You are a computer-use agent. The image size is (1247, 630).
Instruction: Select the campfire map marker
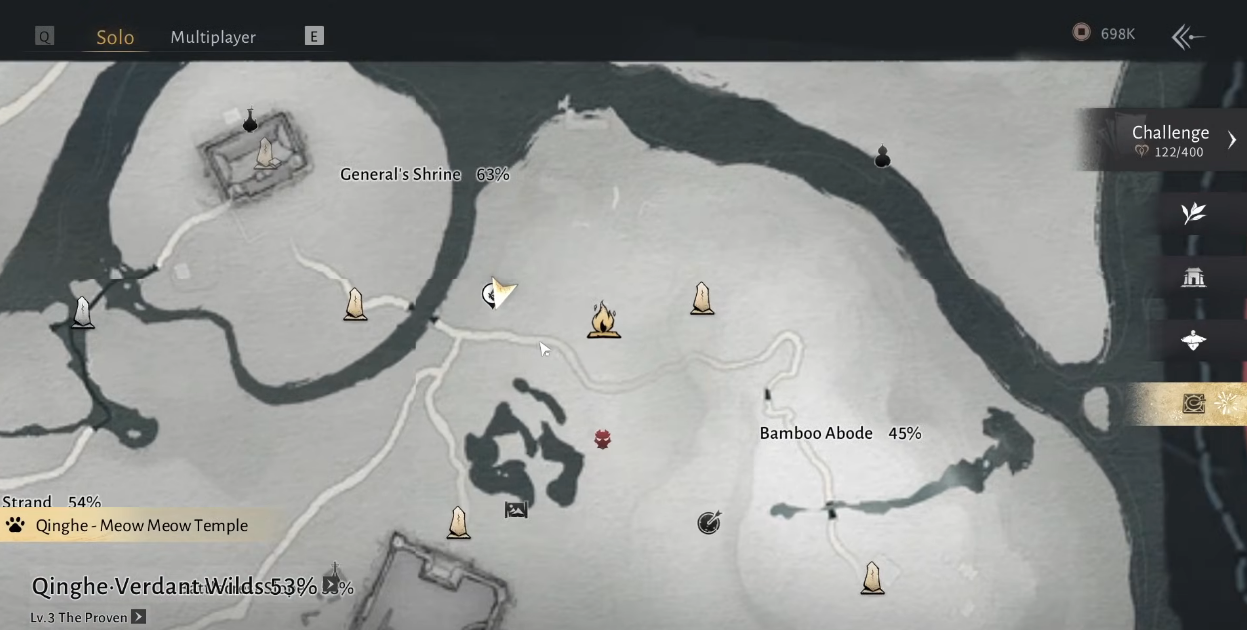point(603,320)
